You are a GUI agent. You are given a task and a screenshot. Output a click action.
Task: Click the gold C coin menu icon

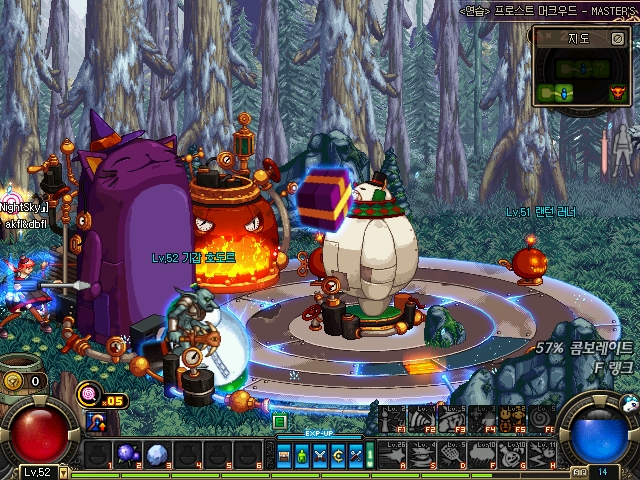(337, 456)
